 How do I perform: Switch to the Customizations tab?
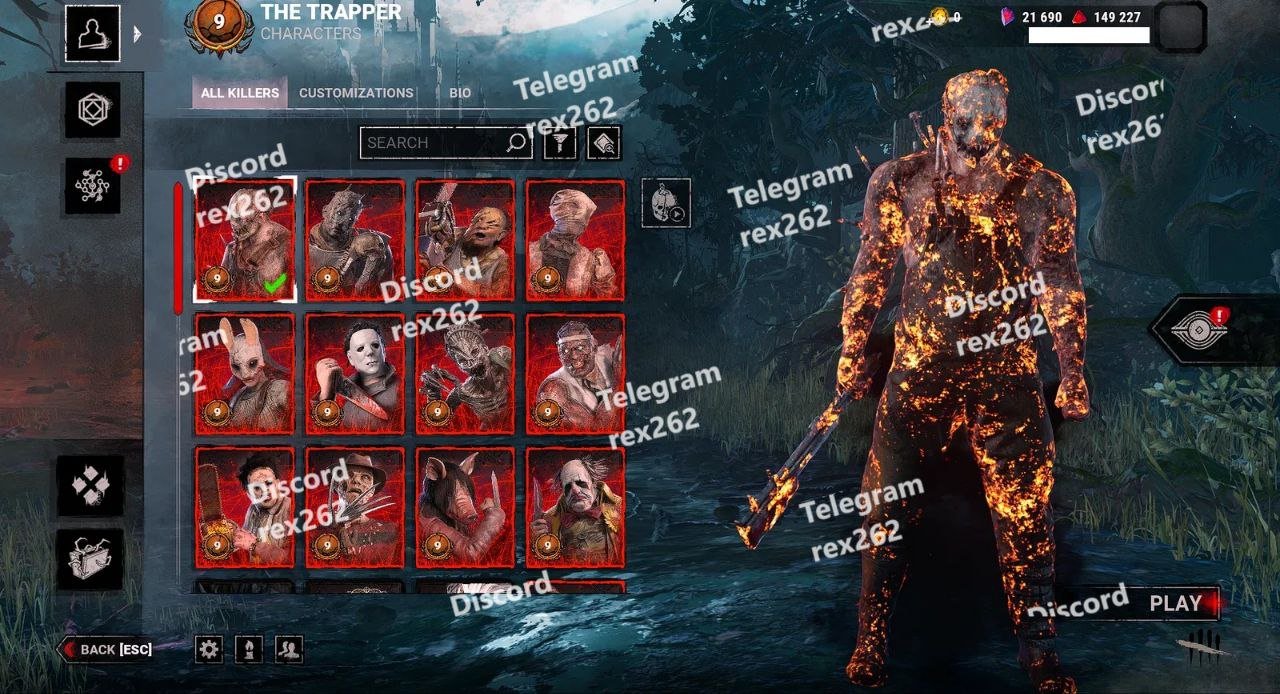(x=356, y=93)
